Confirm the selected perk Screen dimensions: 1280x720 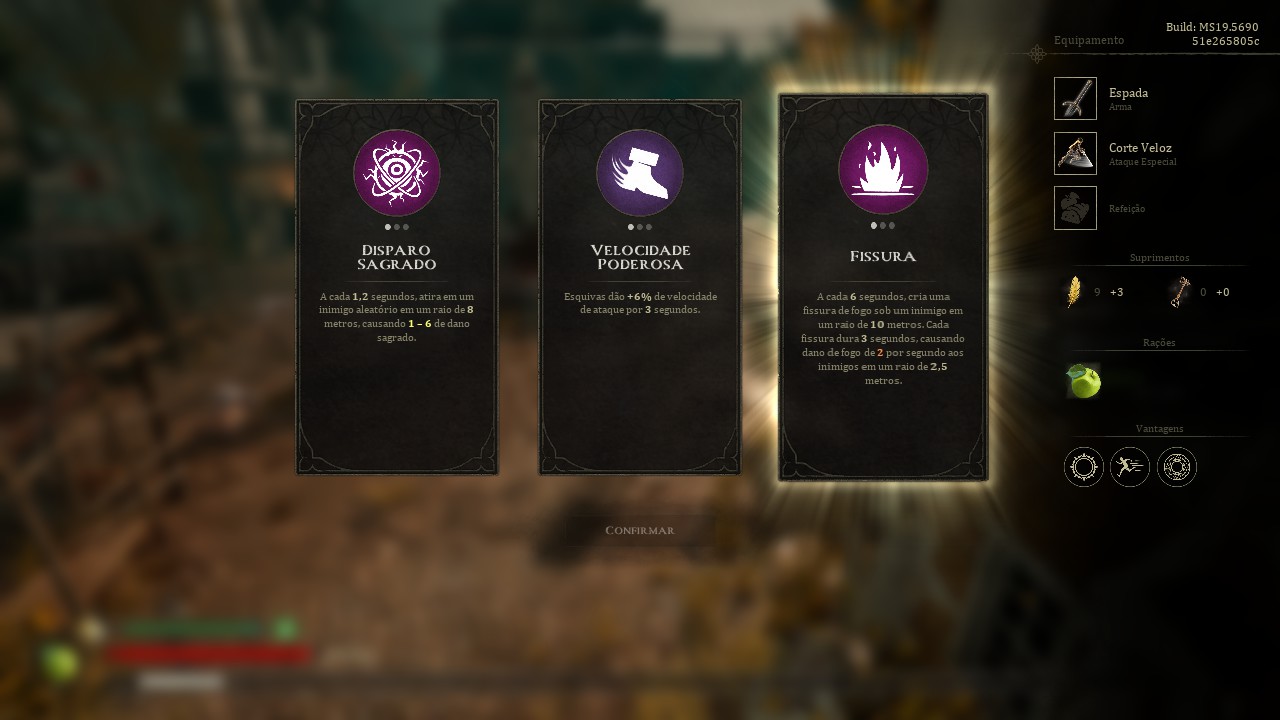click(x=640, y=530)
